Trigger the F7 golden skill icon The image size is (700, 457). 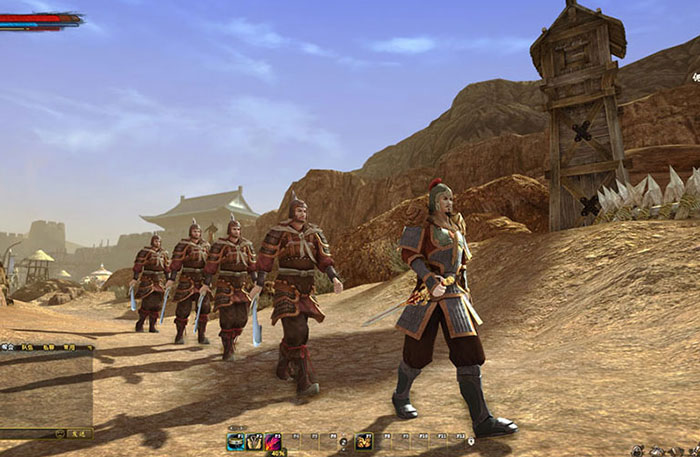click(x=364, y=441)
